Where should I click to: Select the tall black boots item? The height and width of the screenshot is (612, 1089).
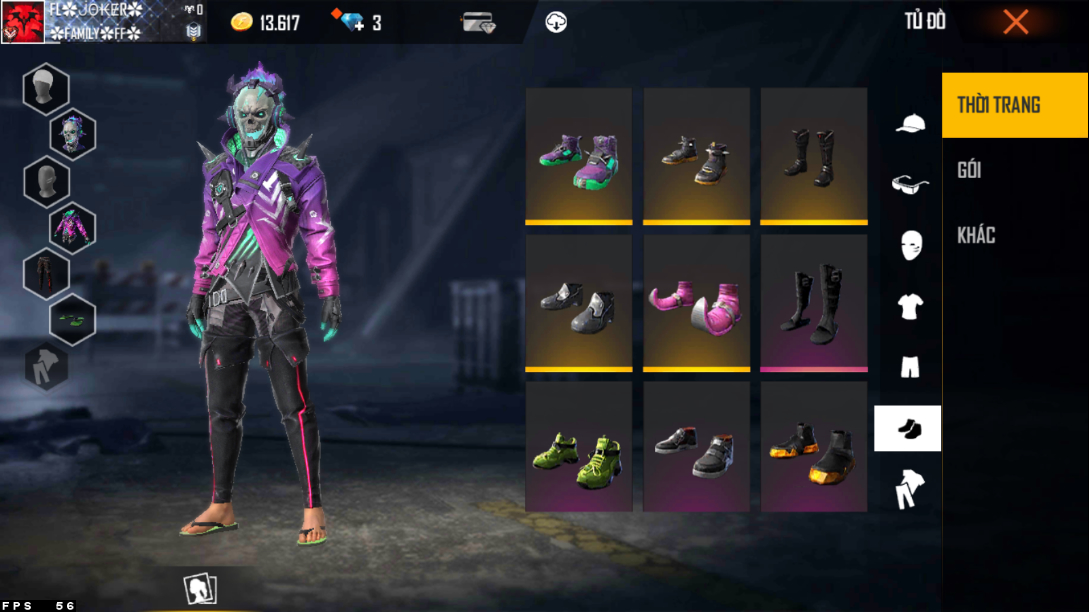click(814, 155)
